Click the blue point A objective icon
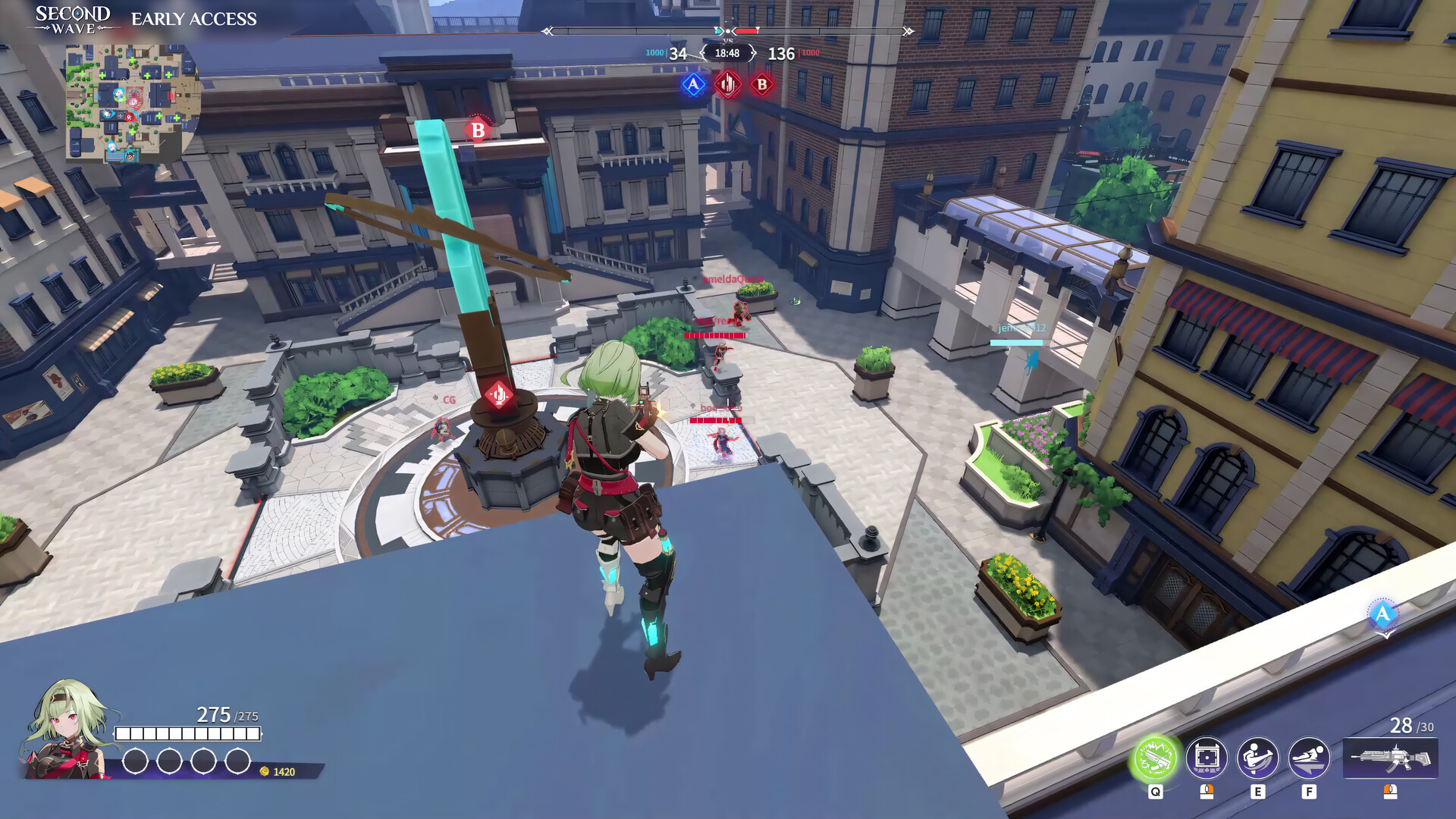This screenshot has width=1456, height=819. tap(692, 85)
